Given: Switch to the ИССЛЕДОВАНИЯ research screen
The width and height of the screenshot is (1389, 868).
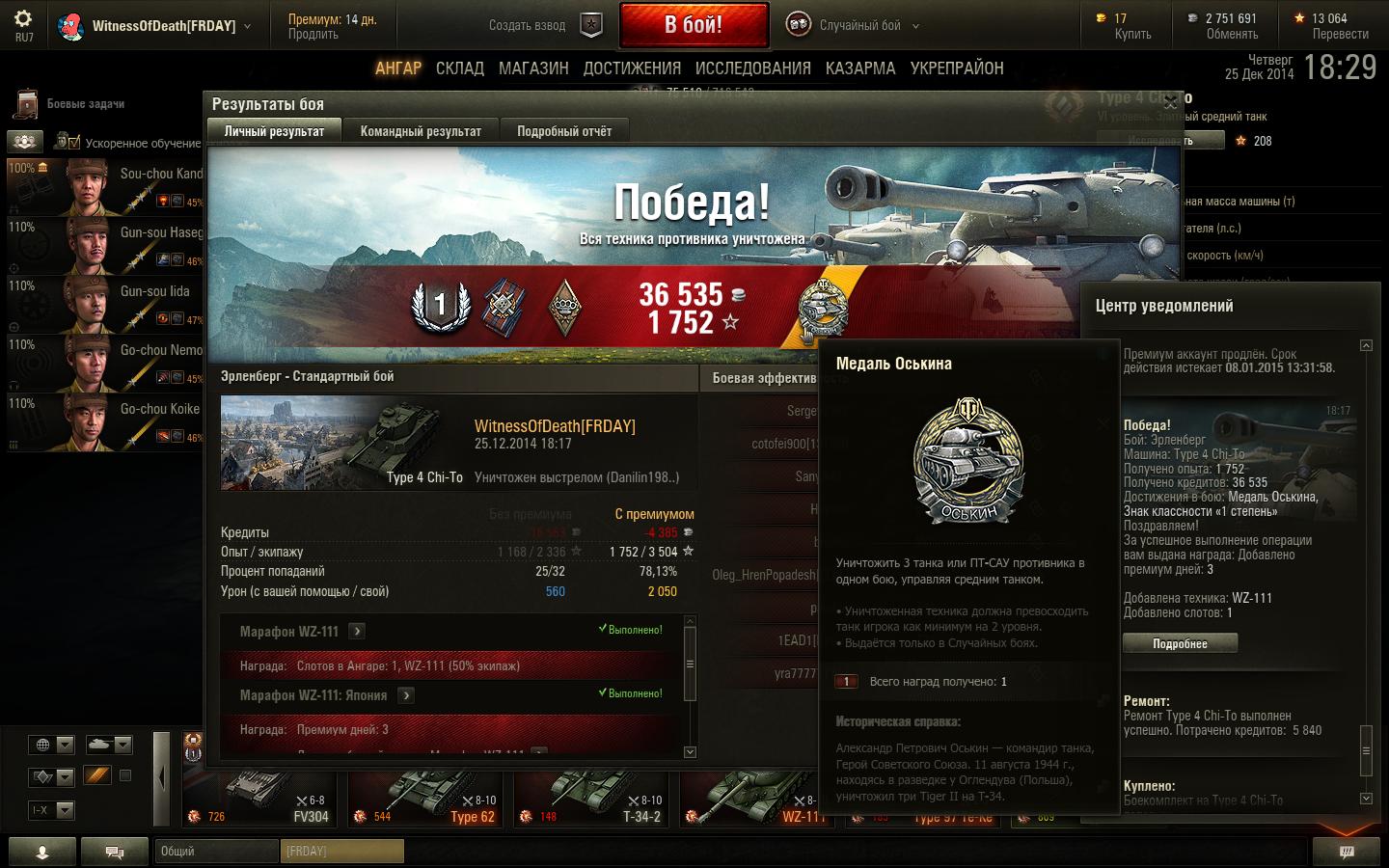Looking at the screenshot, I should [752, 68].
